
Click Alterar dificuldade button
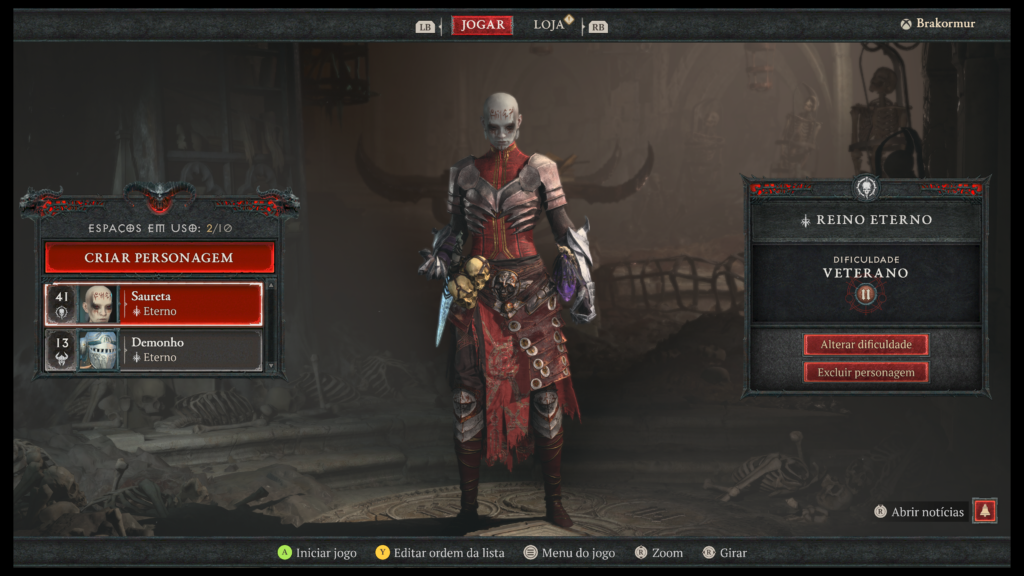point(866,345)
